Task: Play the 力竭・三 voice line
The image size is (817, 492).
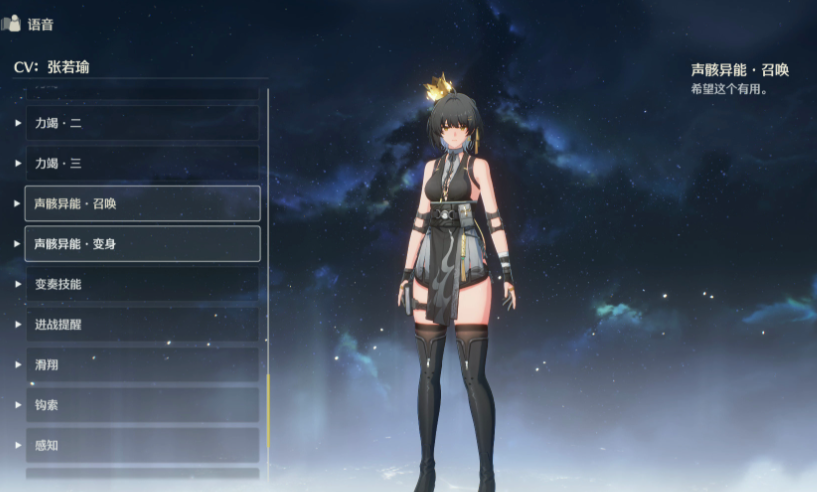Action: coord(141,163)
